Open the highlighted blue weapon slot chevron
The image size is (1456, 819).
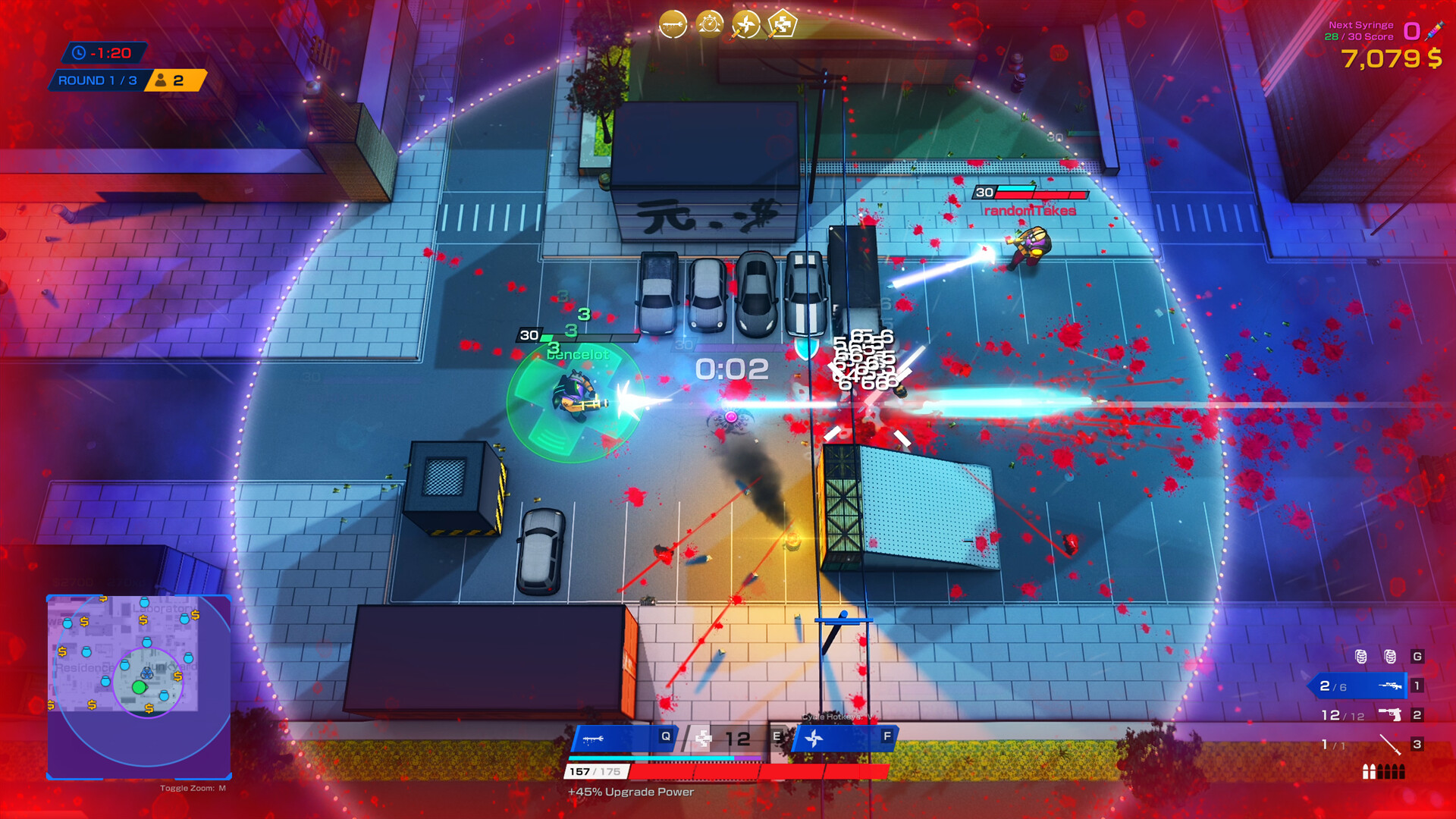[1357, 686]
